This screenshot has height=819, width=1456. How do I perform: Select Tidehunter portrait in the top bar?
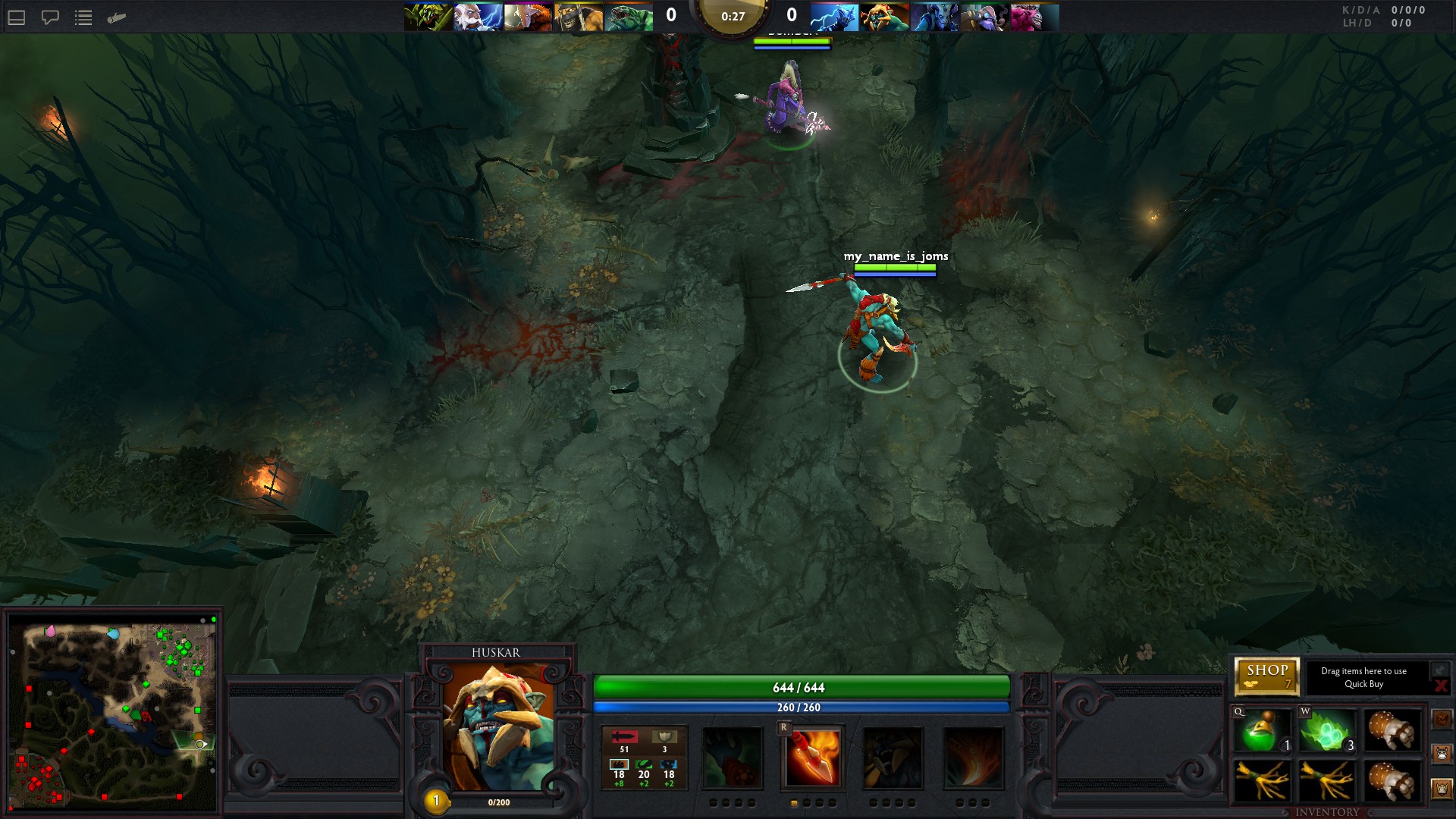pos(629,17)
